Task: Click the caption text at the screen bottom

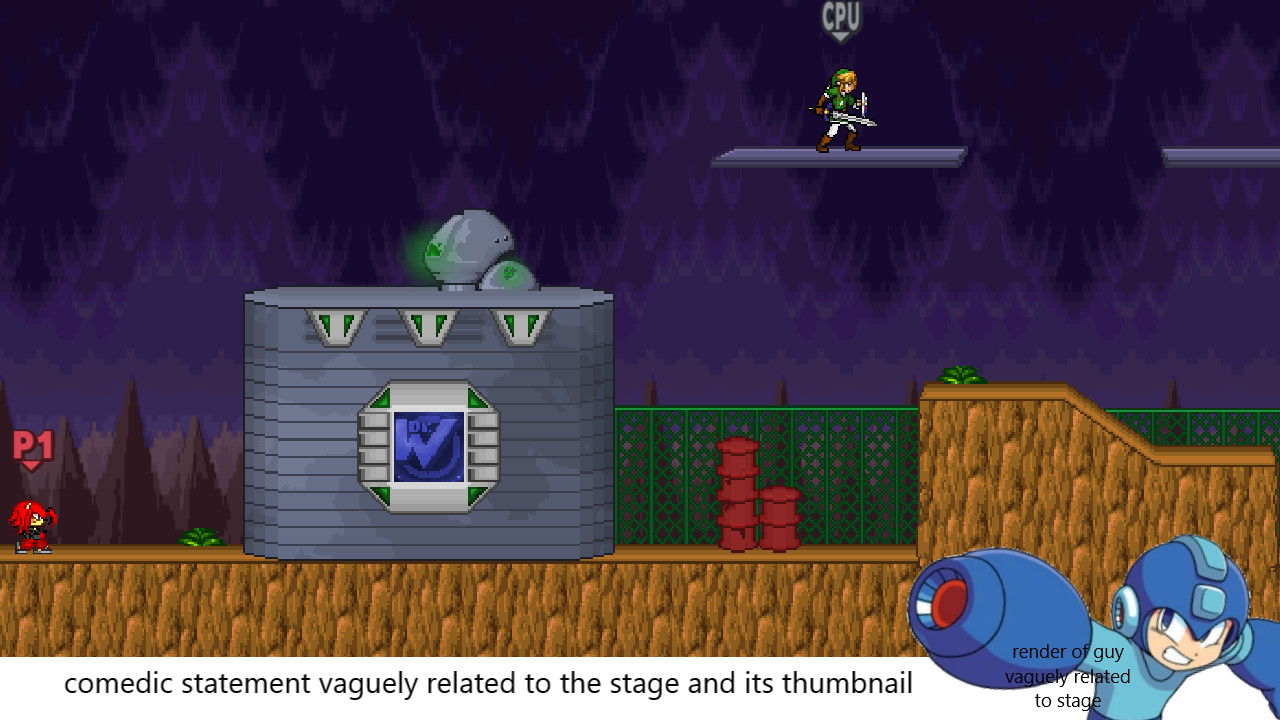Action: tap(489, 684)
